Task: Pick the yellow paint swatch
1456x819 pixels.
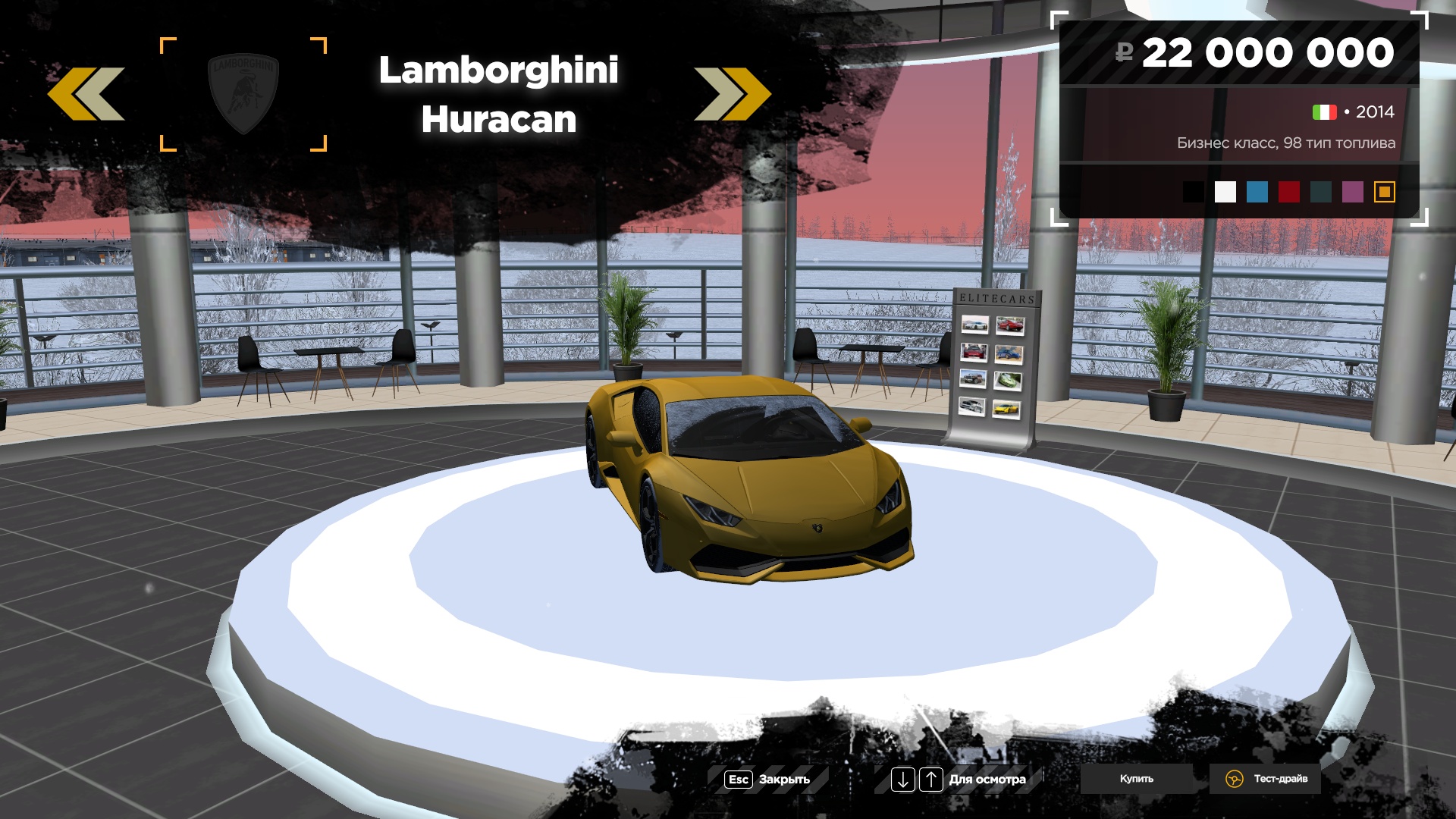Action: pyautogui.click(x=1384, y=192)
